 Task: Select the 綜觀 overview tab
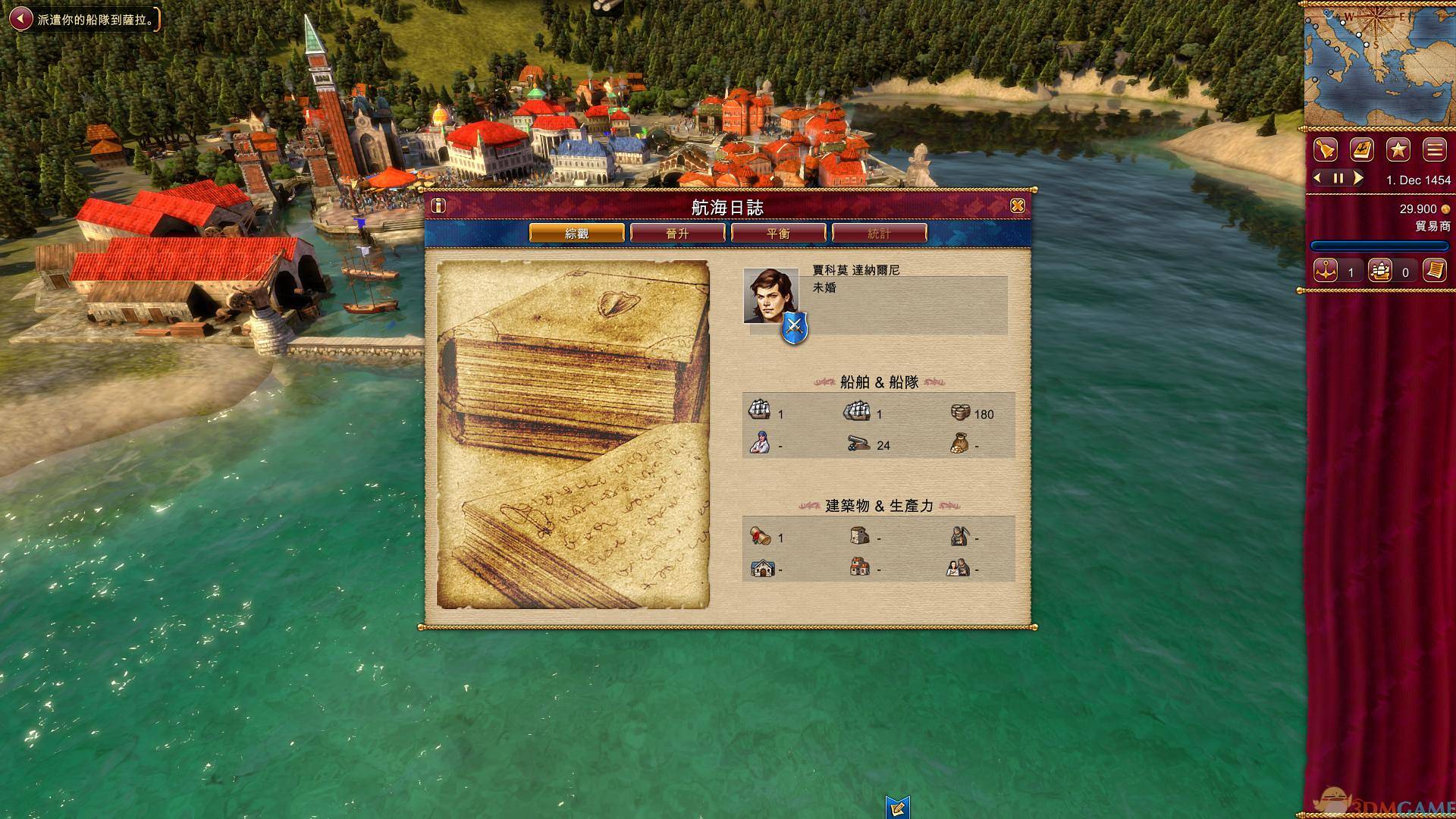click(576, 234)
